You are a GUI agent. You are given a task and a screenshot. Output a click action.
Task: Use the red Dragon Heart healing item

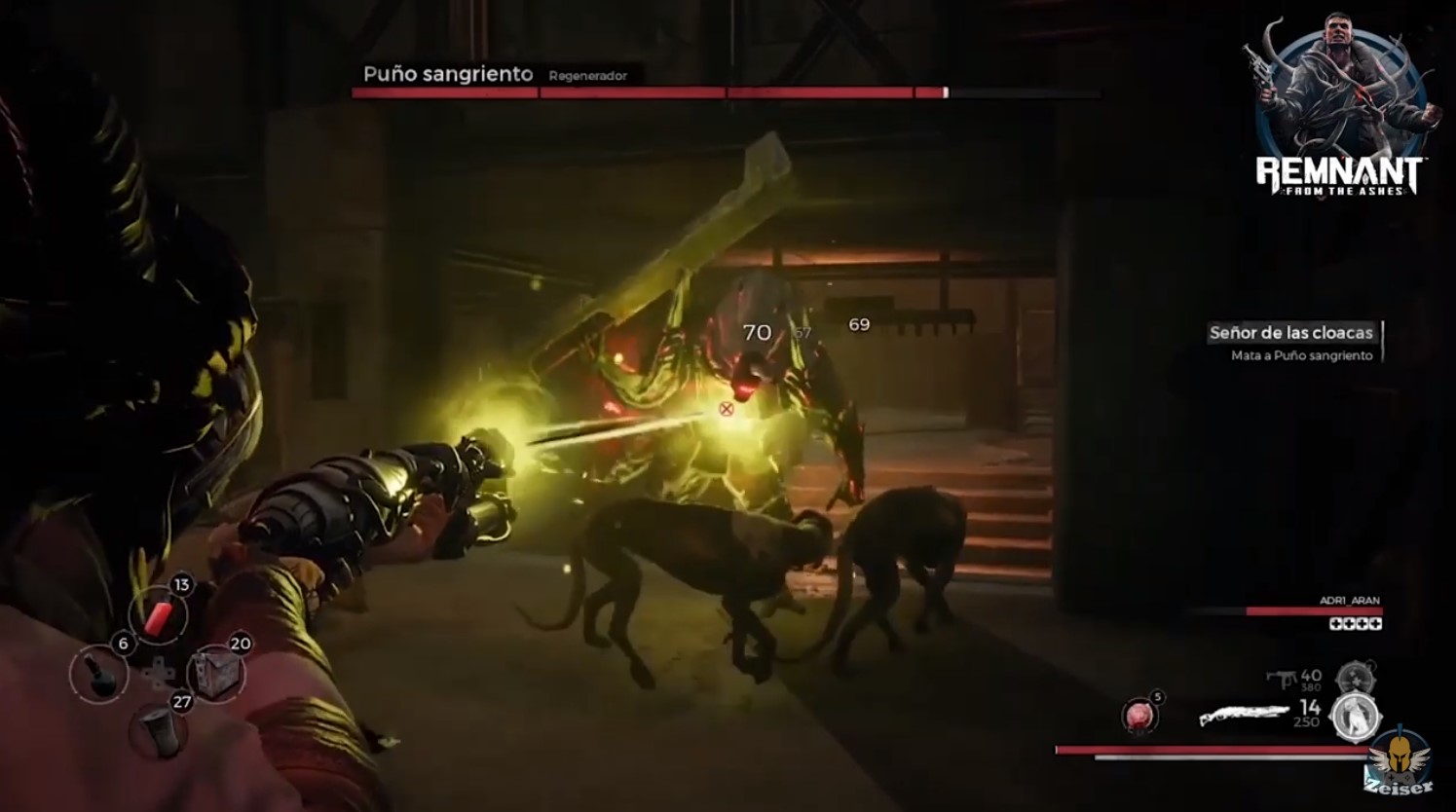(x=1139, y=716)
